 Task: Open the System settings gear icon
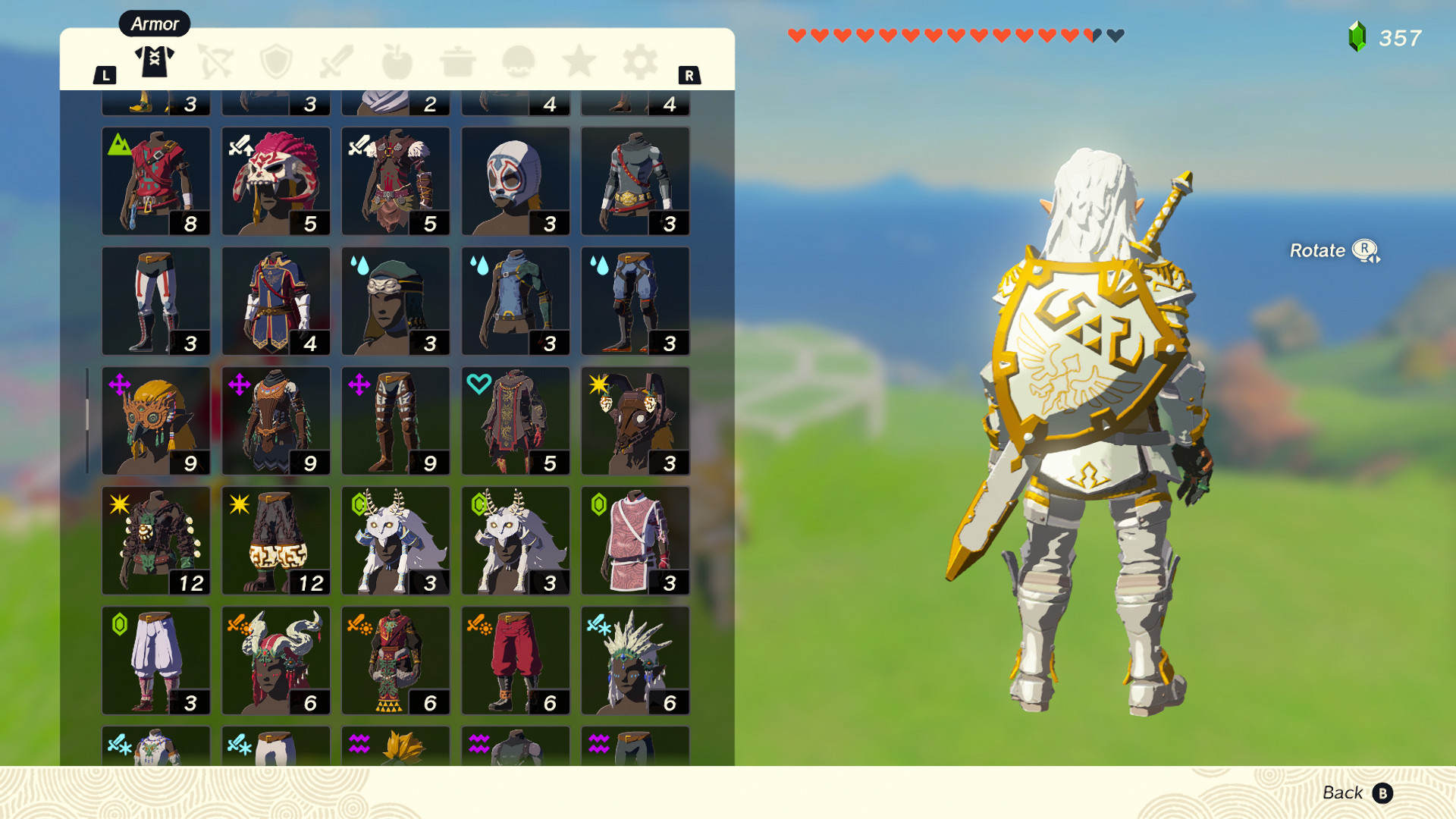[639, 62]
